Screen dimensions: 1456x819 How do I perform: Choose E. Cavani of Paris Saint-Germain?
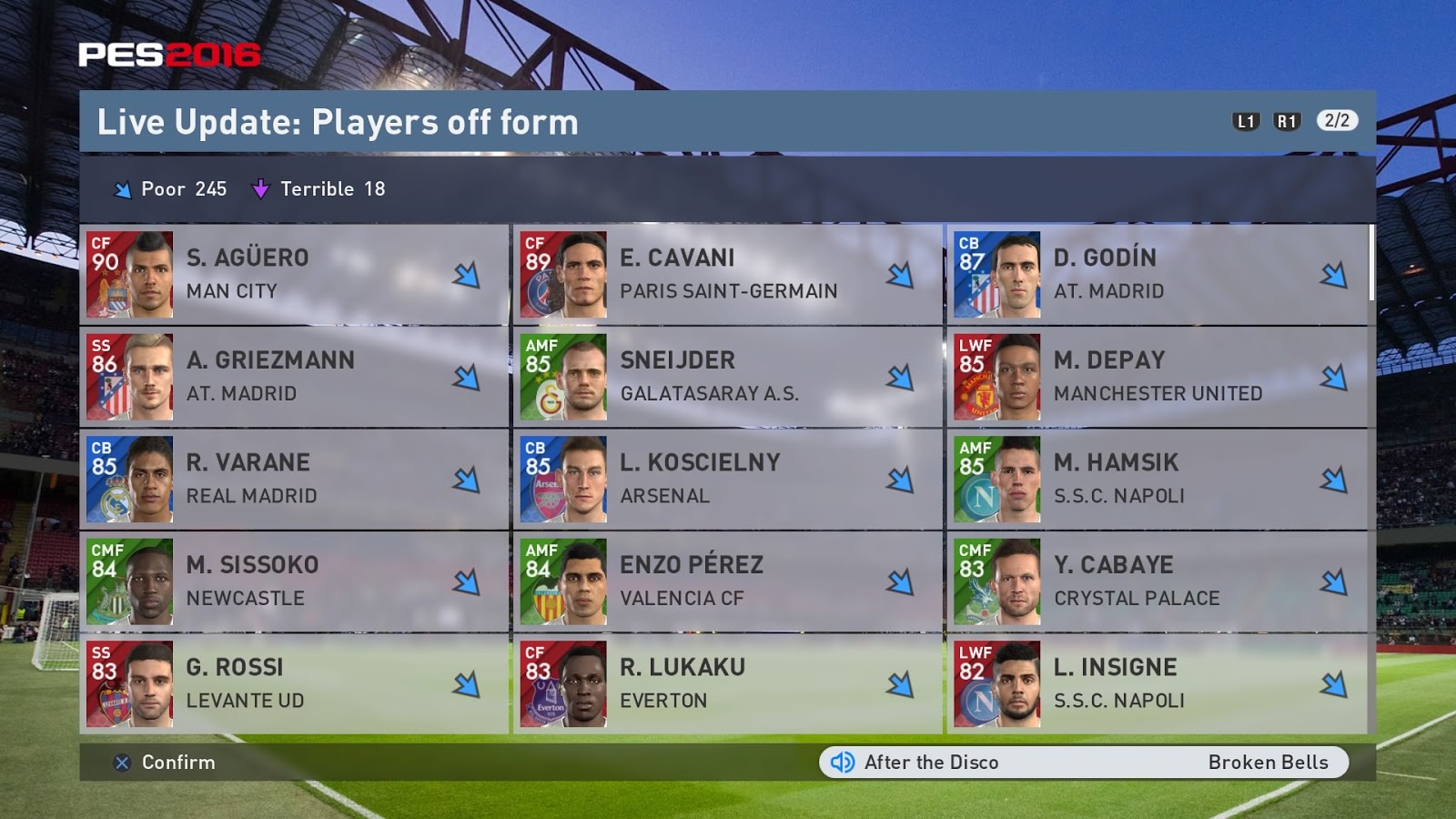click(x=727, y=274)
